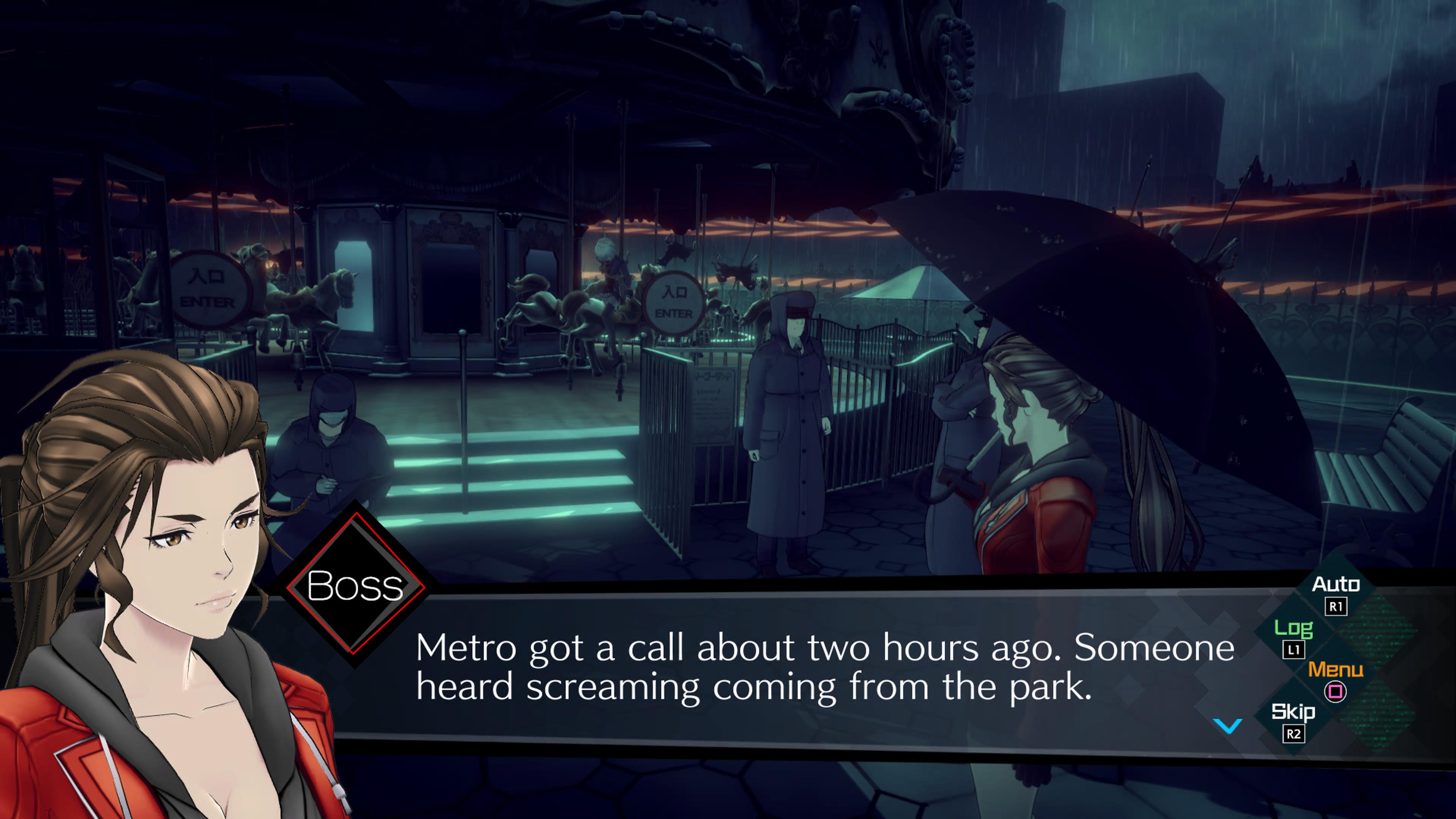This screenshot has height=819, width=1456.
Task: Open the Menu
Action: pyautogui.click(x=1335, y=678)
